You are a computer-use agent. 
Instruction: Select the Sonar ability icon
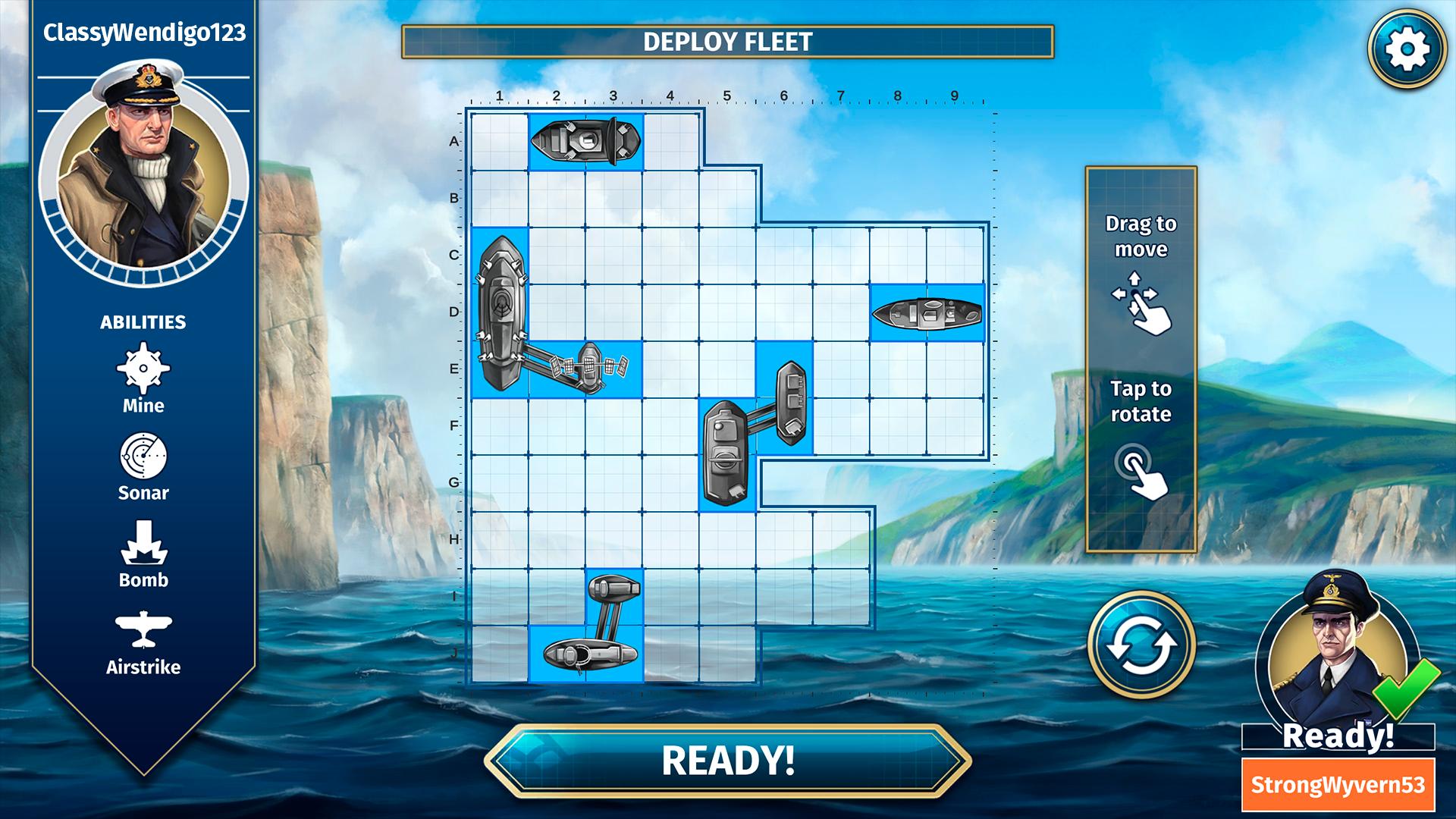click(x=143, y=457)
